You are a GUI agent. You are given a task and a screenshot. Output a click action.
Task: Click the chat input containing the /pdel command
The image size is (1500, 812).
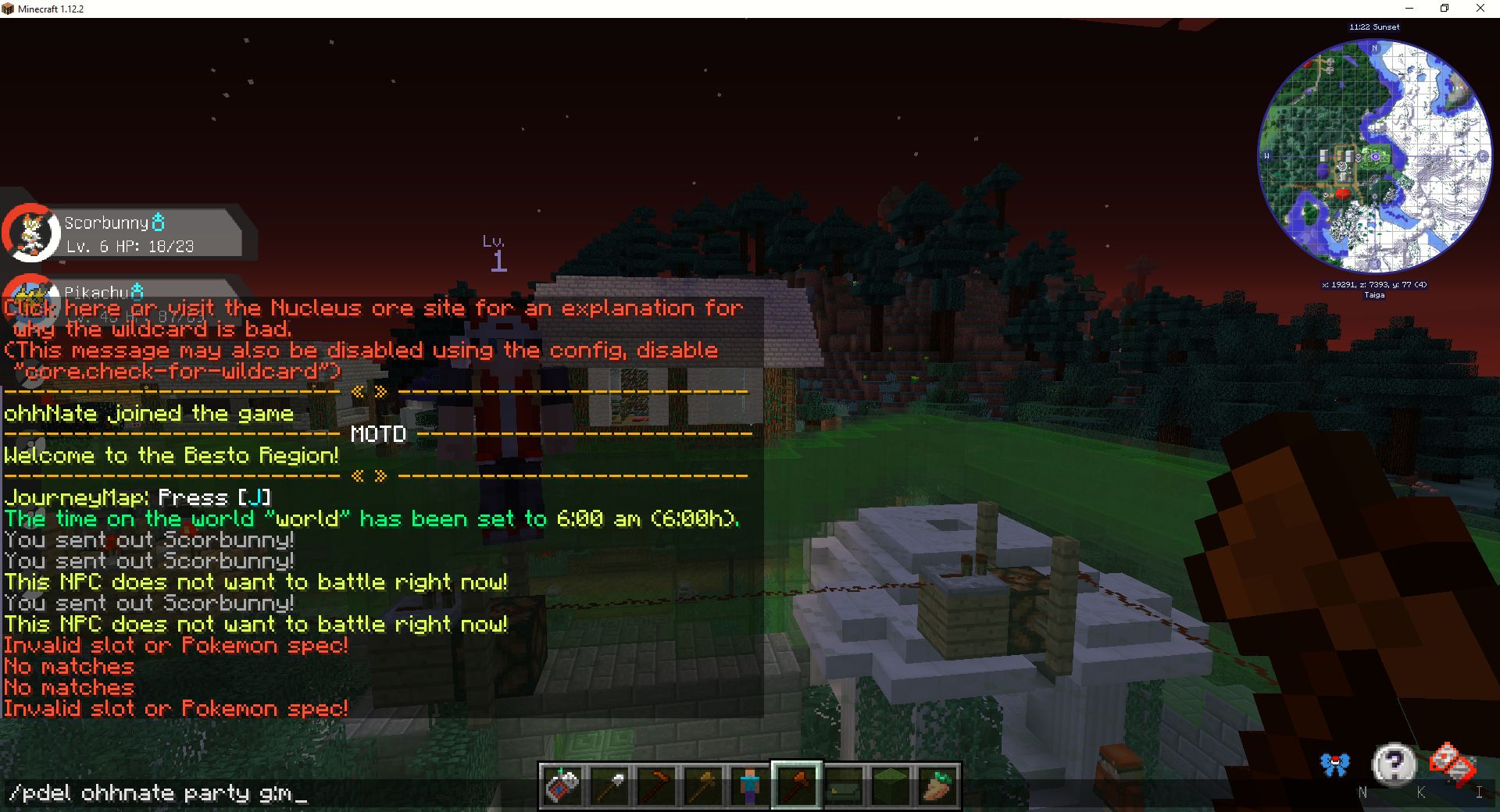click(156, 793)
